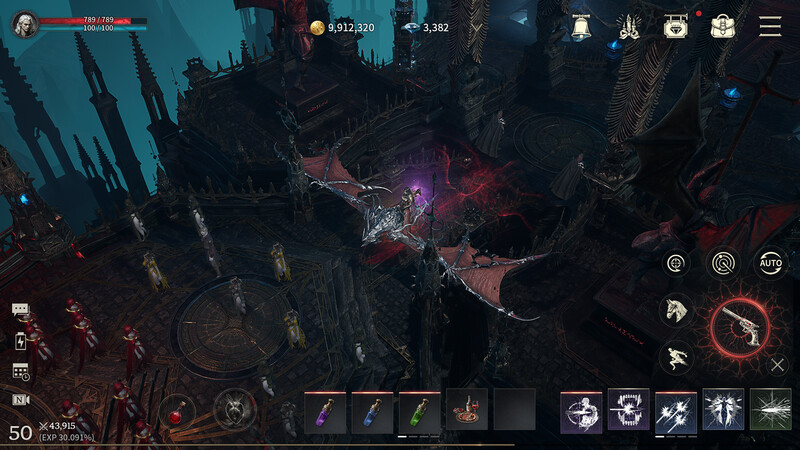The image size is (800, 450).
Task: Activate the fanged jaws skill
Action: tap(629, 410)
